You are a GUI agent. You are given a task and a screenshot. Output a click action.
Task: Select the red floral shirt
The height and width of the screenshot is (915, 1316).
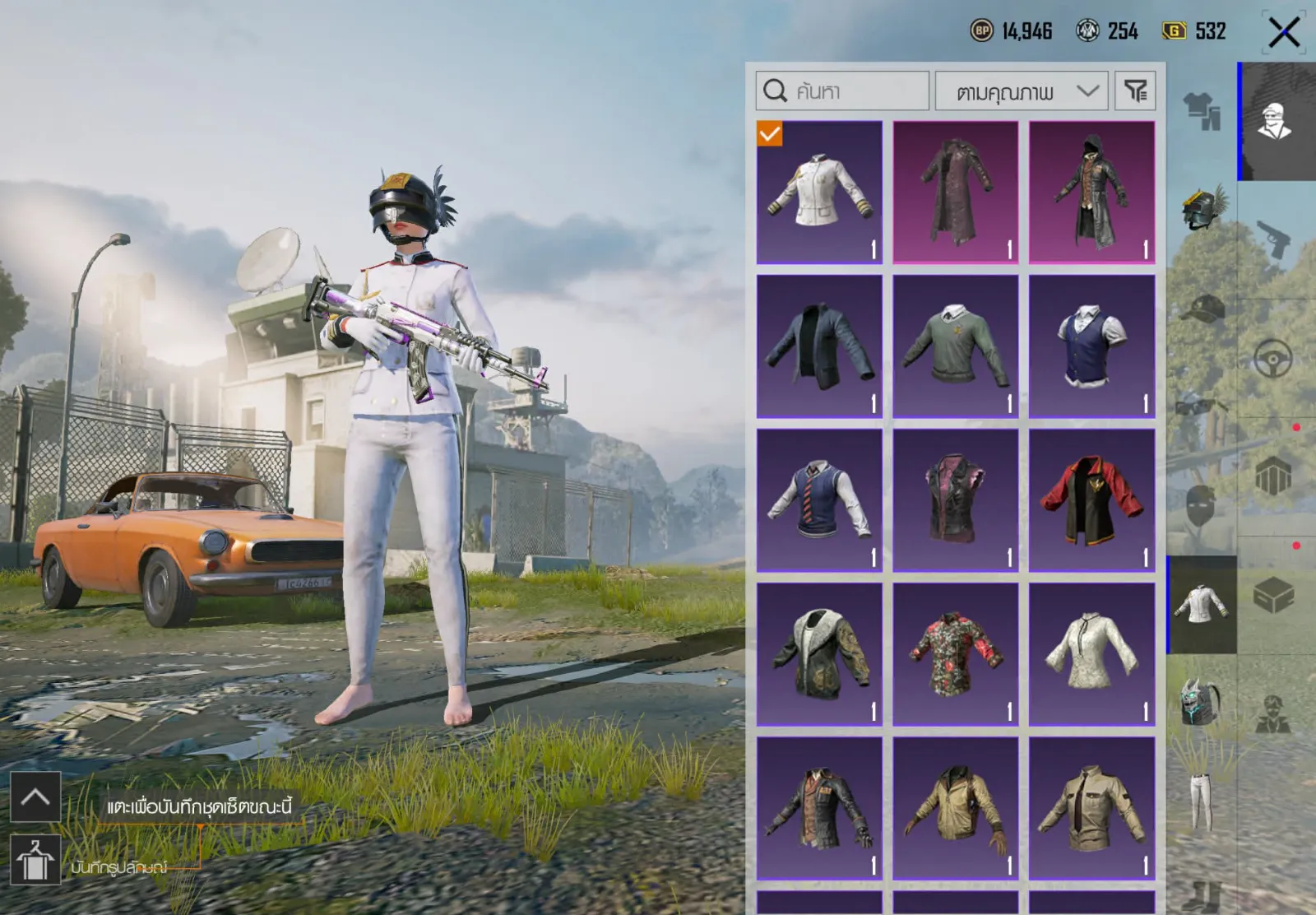pyautogui.click(x=955, y=654)
